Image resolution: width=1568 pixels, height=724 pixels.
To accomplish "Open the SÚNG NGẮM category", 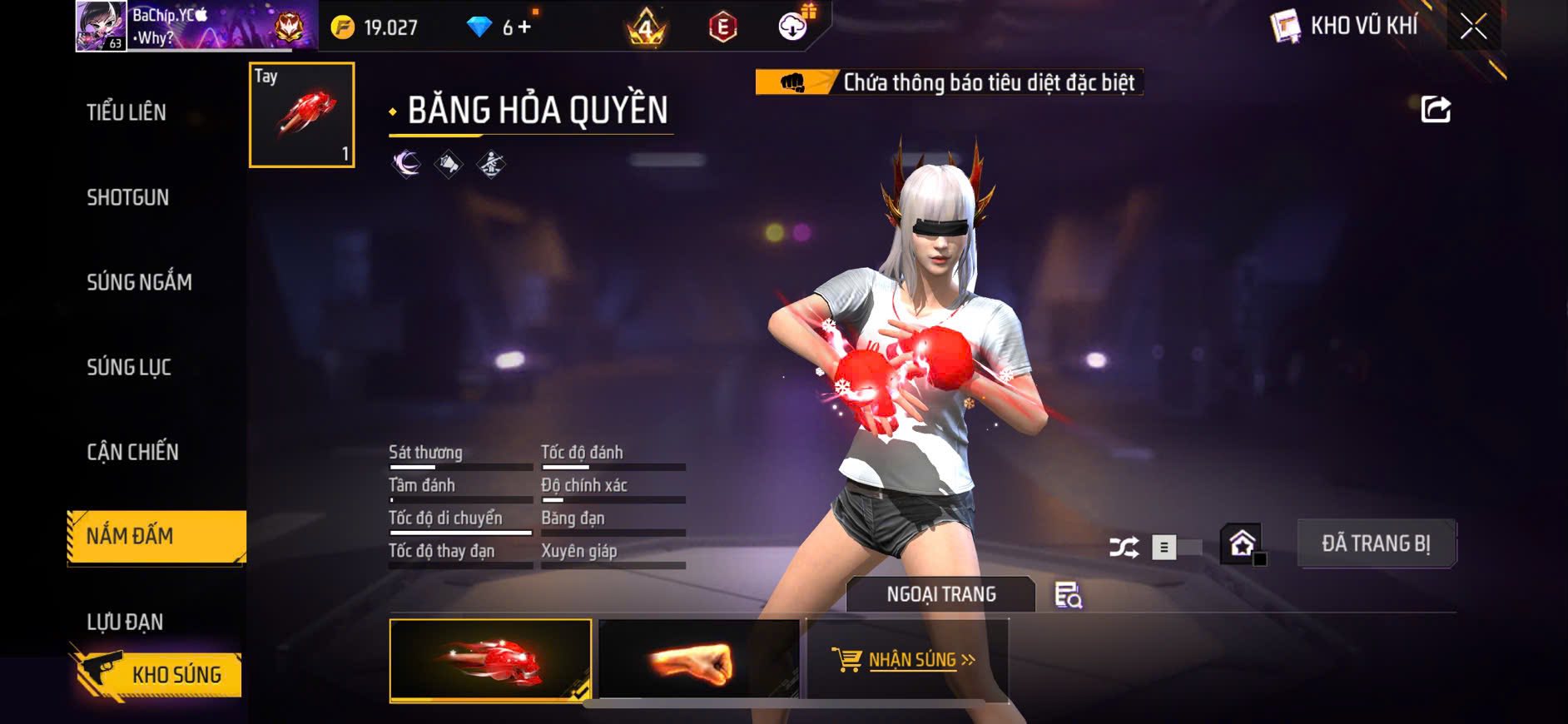I will coord(139,282).
